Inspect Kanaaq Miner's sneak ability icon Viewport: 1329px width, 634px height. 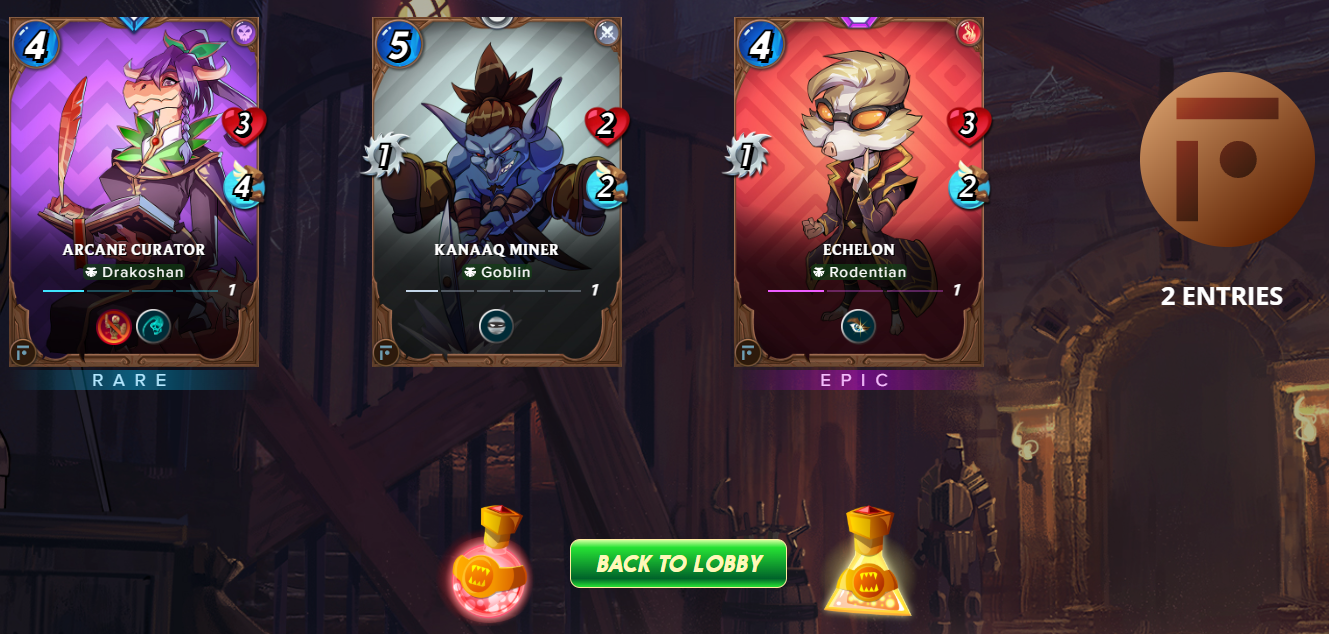point(496,326)
